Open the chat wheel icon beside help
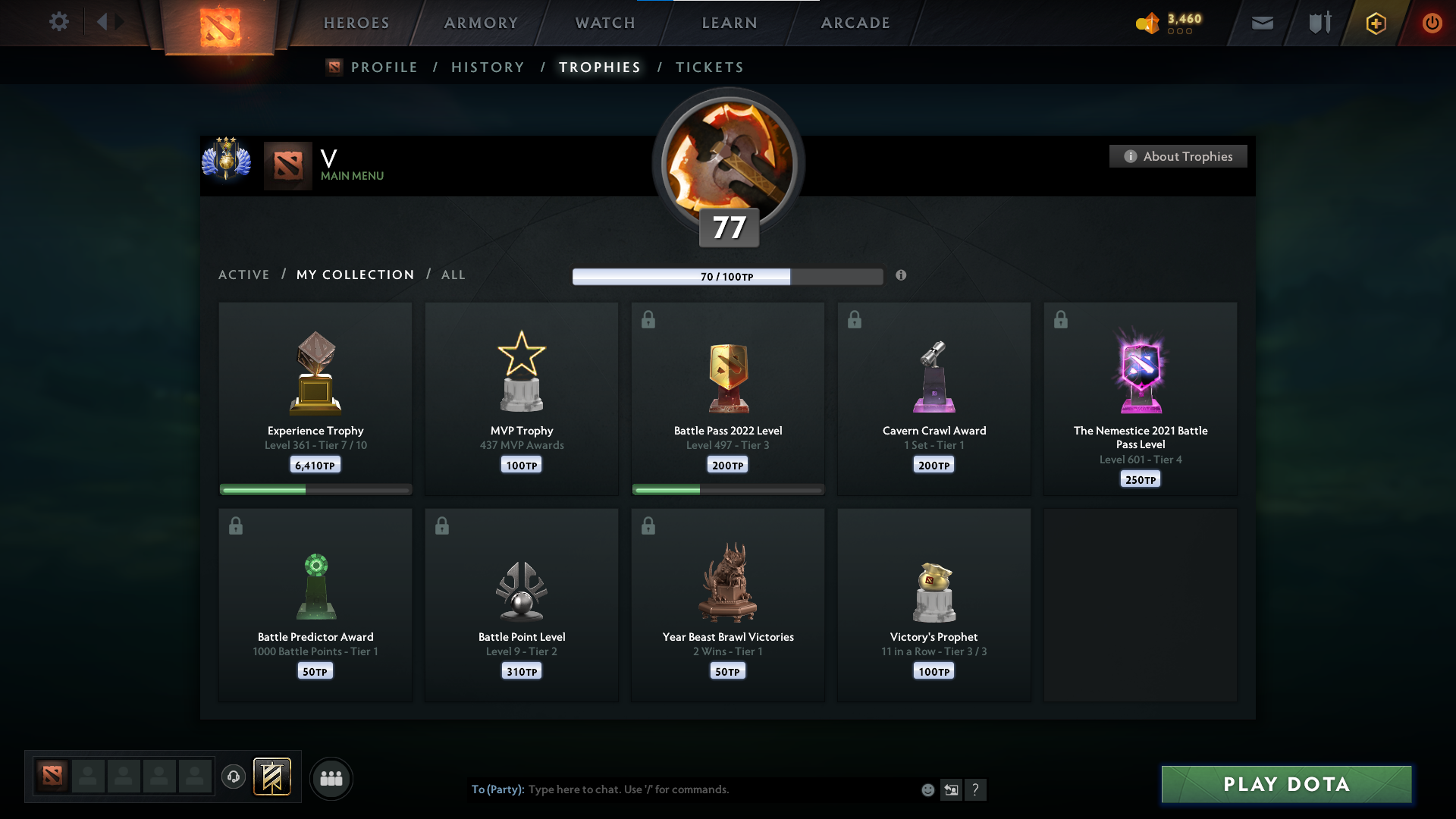Screen dimensions: 1456x819 pos(952,789)
